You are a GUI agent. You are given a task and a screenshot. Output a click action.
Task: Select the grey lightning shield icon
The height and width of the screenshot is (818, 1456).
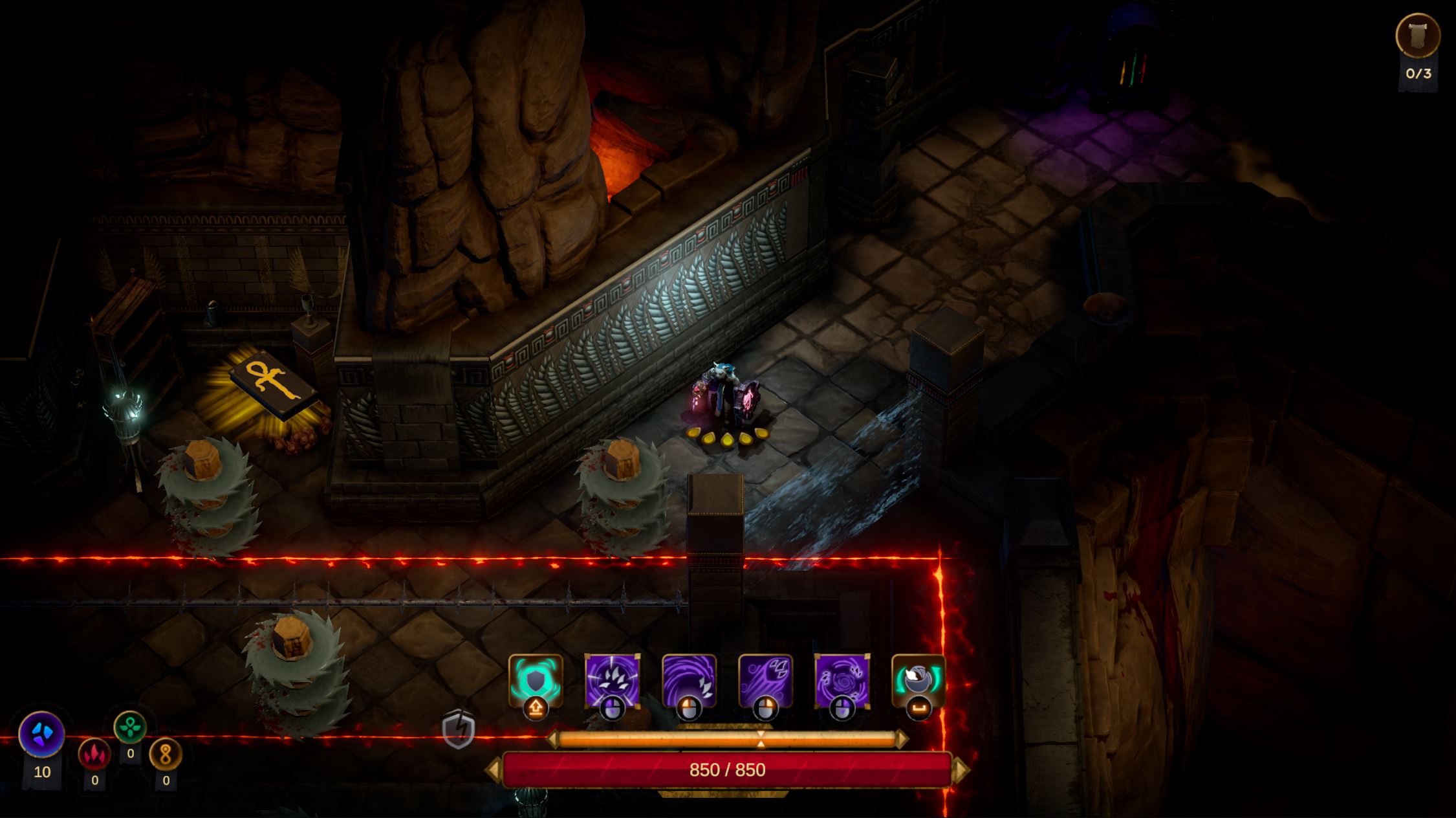click(x=459, y=729)
